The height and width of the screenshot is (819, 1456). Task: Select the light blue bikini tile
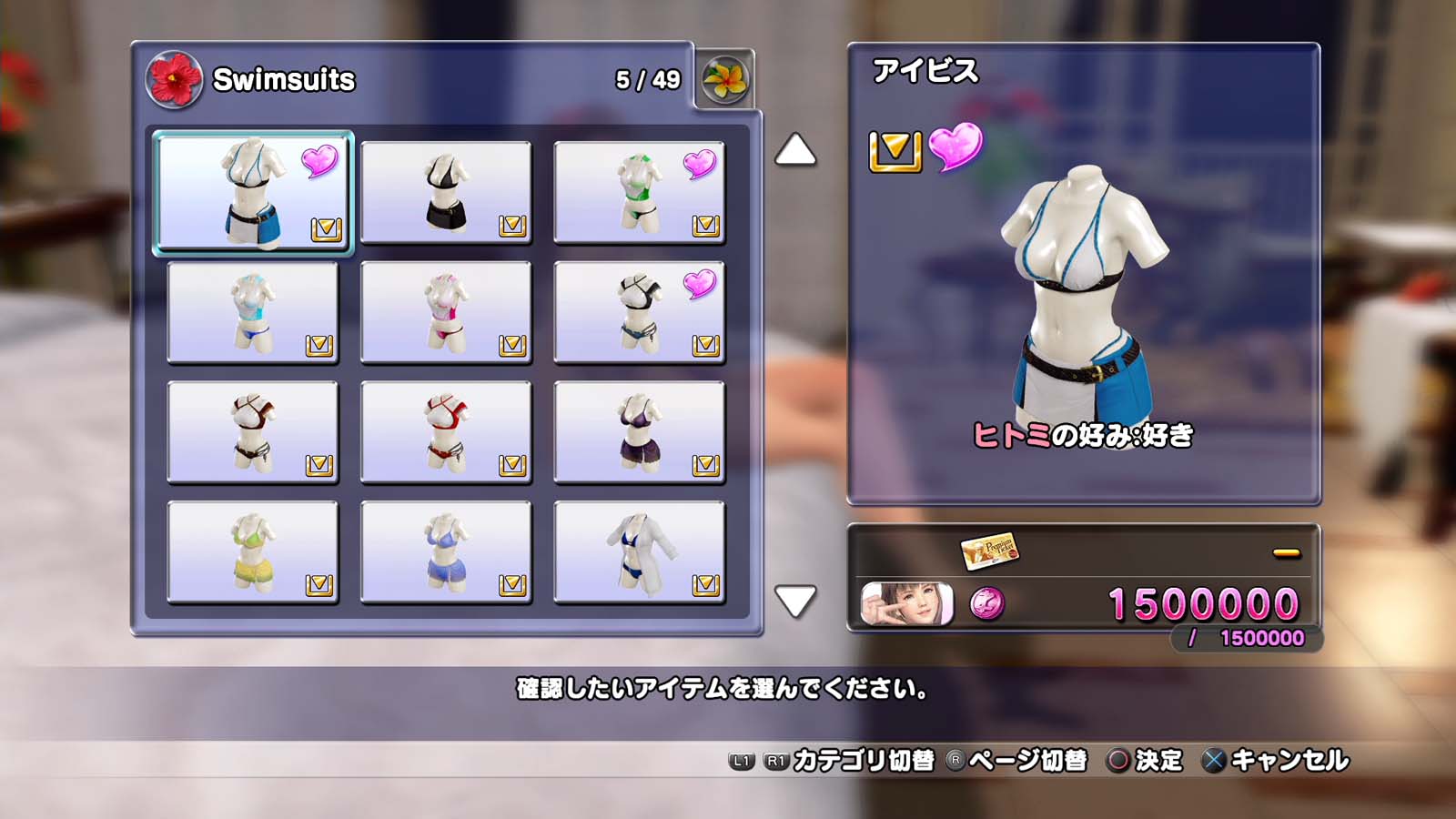pyautogui.click(x=253, y=312)
